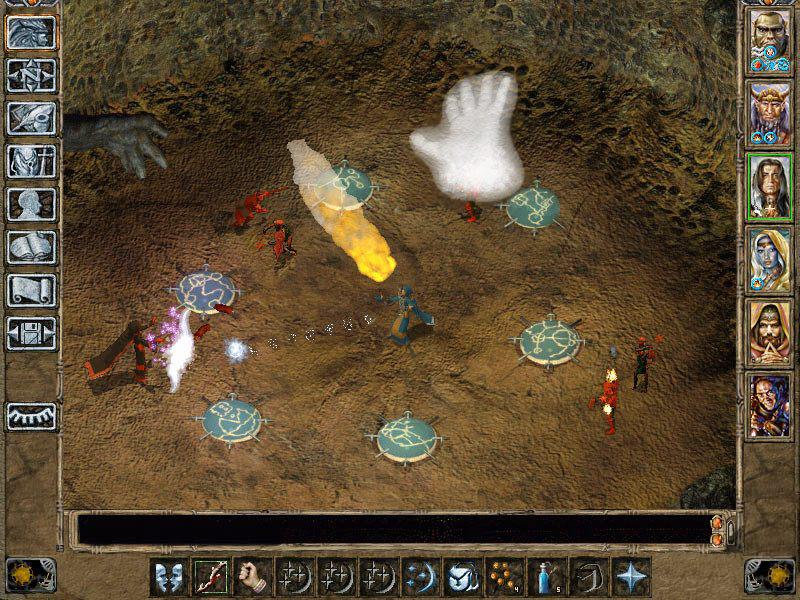Open the priest scroll icon

point(30,290)
